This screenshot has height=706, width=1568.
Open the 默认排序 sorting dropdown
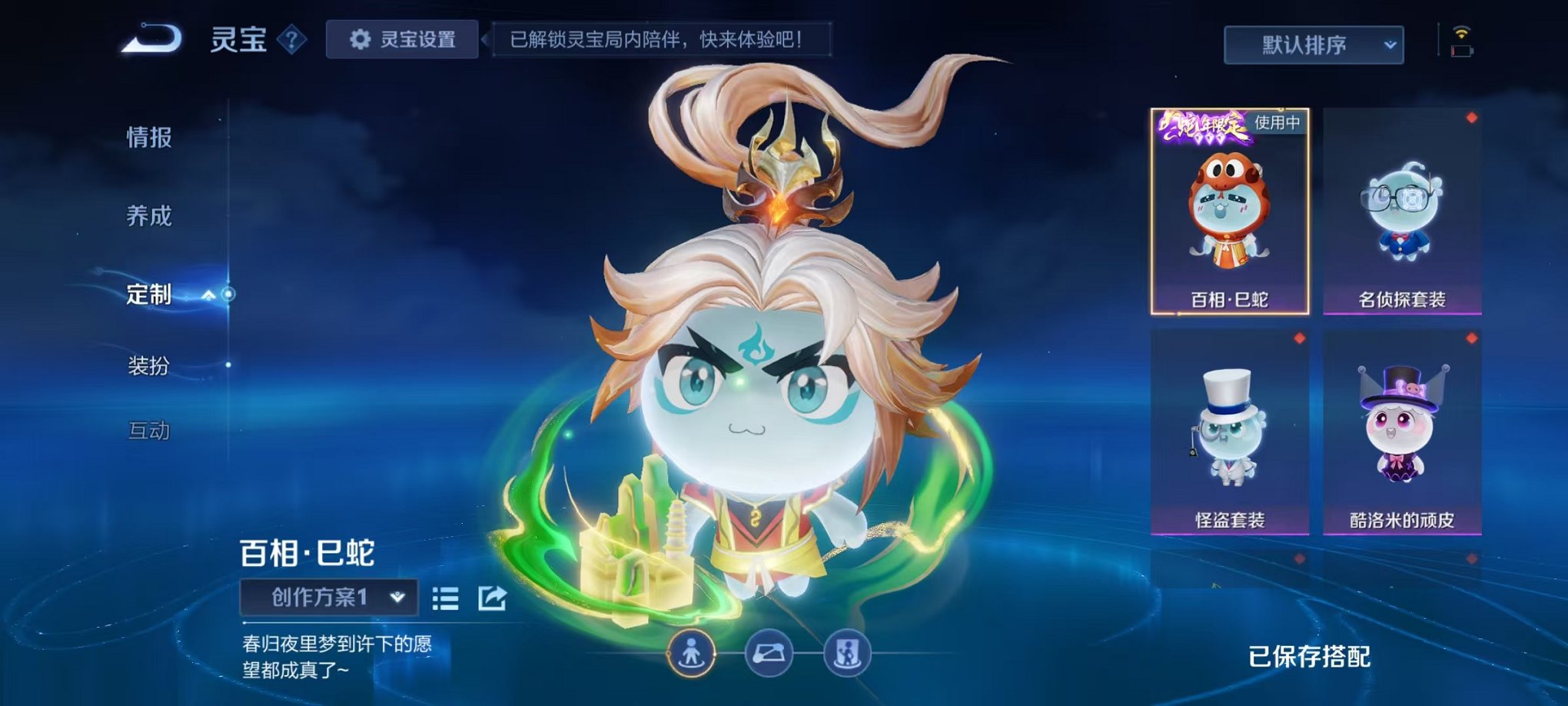click(1313, 45)
